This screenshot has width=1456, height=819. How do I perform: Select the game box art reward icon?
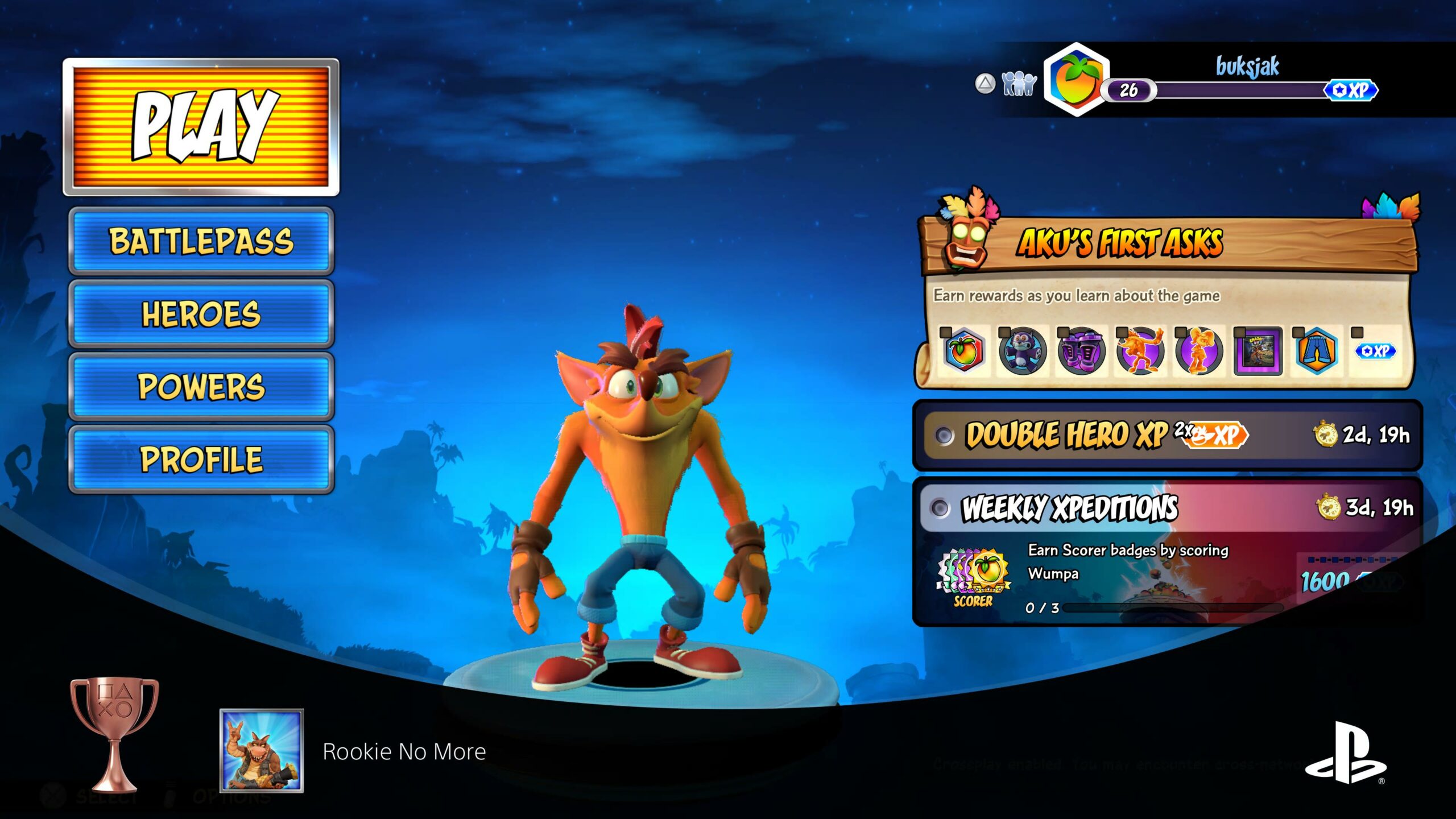[x=1258, y=351]
